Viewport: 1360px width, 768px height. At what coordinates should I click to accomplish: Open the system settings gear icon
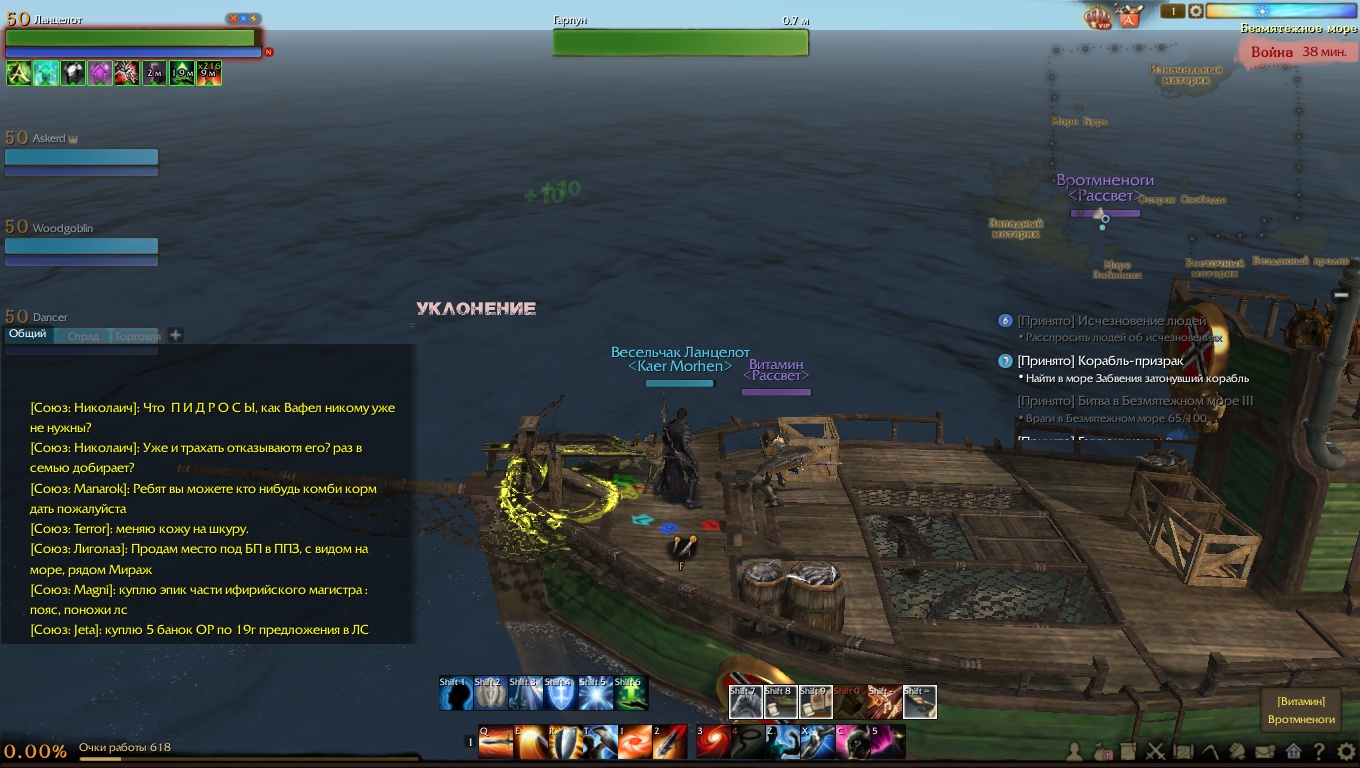click(1346, 751)
